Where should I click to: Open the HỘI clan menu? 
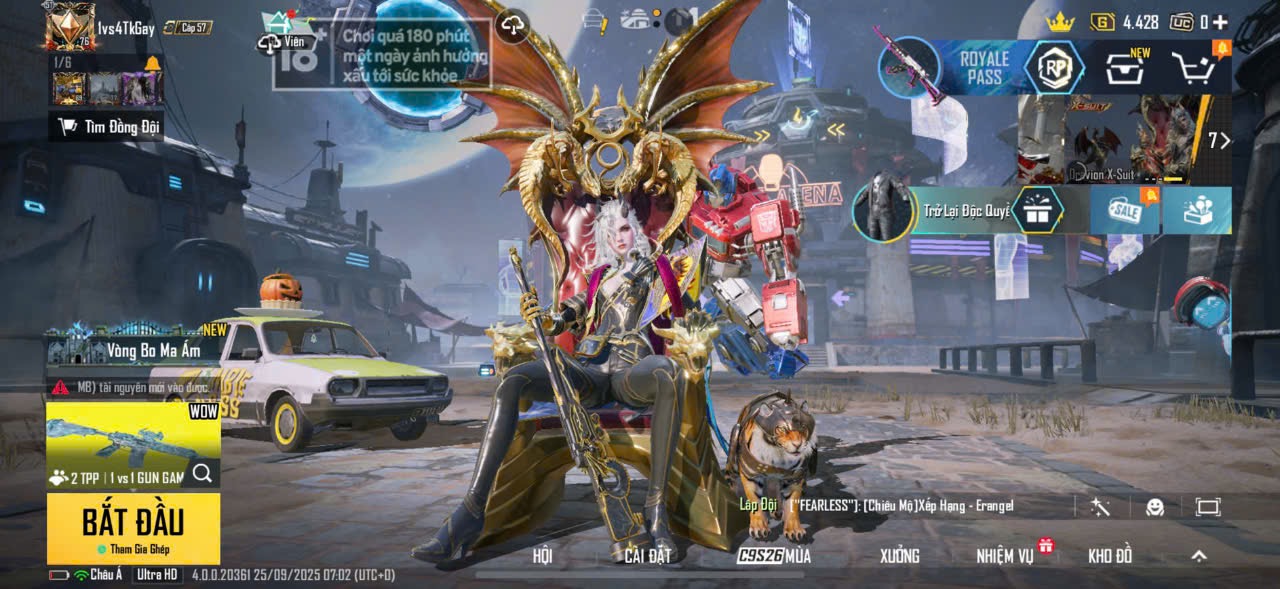pyautogui.click(x=542, y=556)
